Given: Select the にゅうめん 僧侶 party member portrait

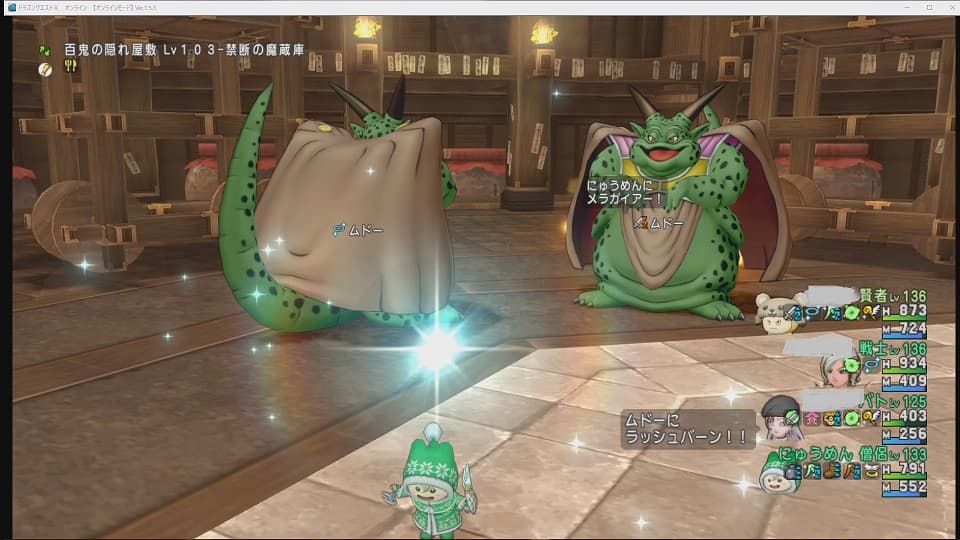Looking at the screenshot, I should (x=776, y=474).
